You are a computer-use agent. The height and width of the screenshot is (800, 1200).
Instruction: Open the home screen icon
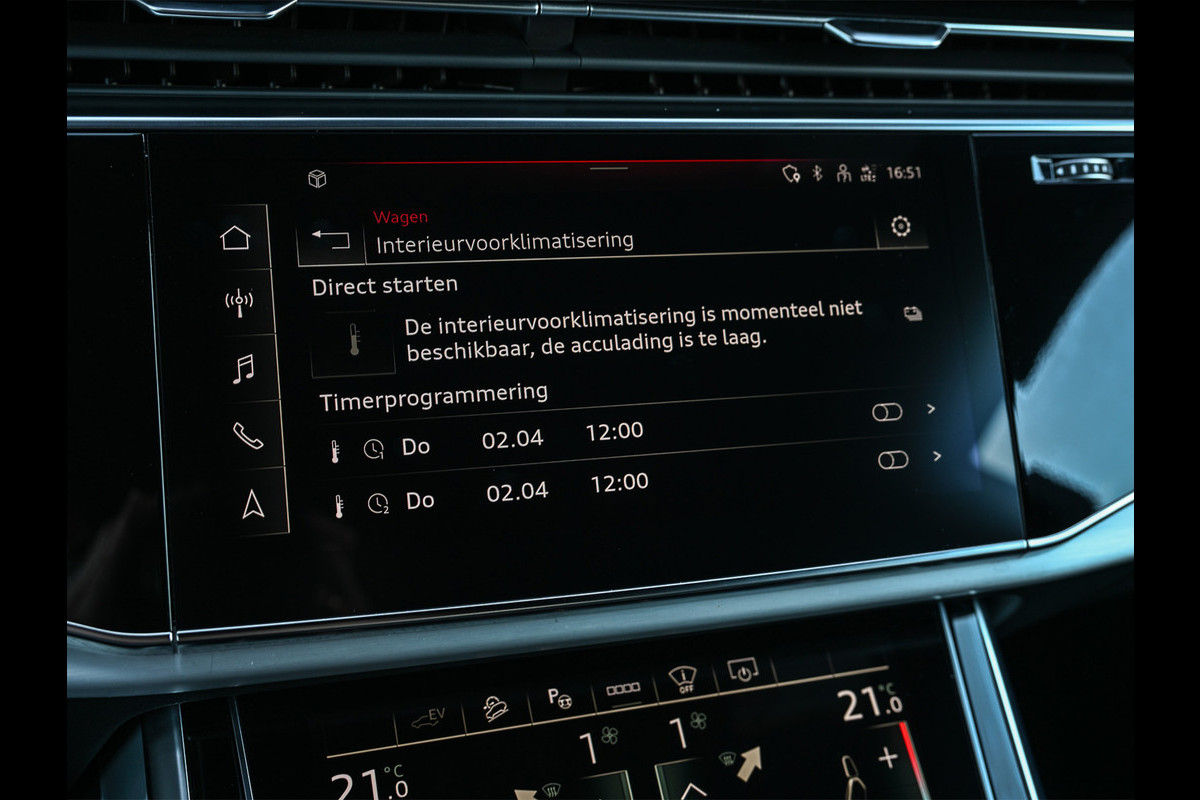235,238
